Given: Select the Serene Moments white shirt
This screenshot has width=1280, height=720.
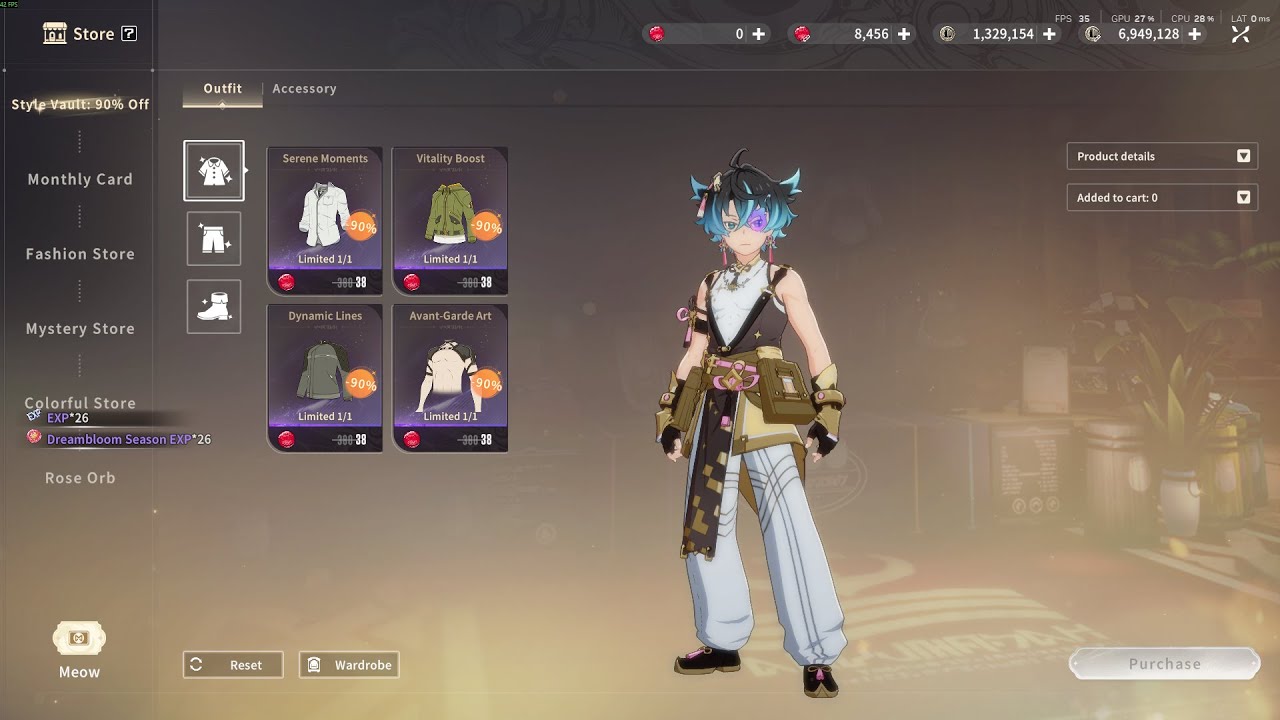Looking at the screenshot, I should coord(325,221).
